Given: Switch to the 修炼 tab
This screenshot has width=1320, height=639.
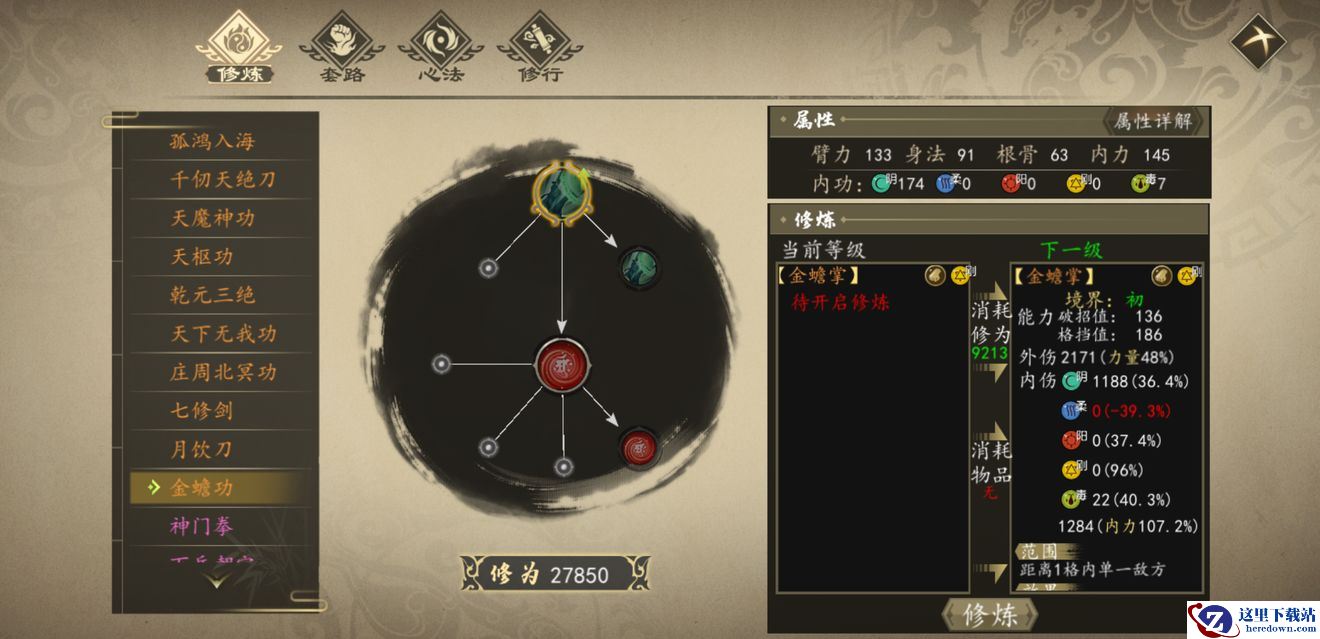Looking at the screenshot, I should pos(238,47).
